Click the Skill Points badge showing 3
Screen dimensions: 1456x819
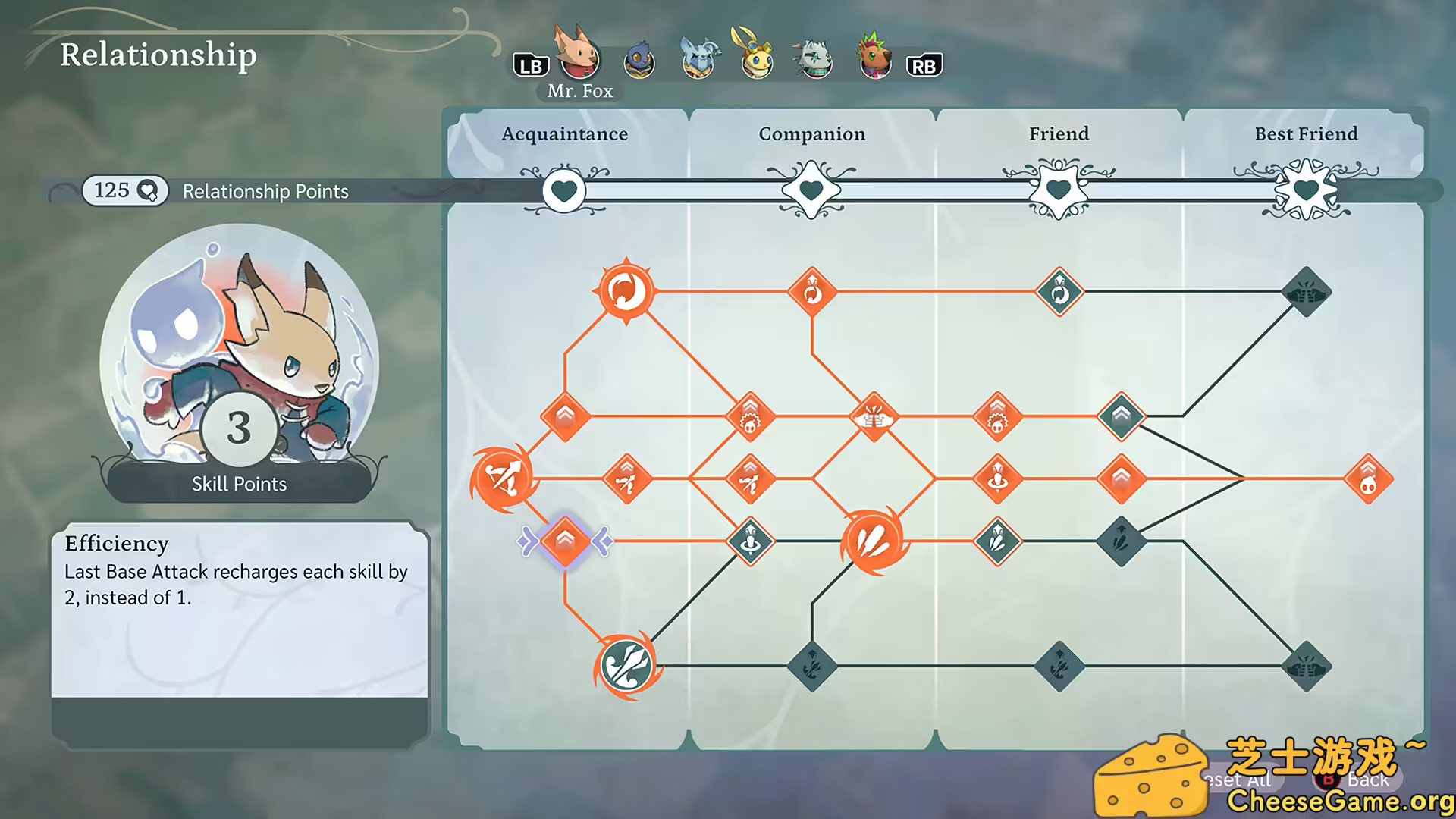pyautogui.click(x=240, y=430)
